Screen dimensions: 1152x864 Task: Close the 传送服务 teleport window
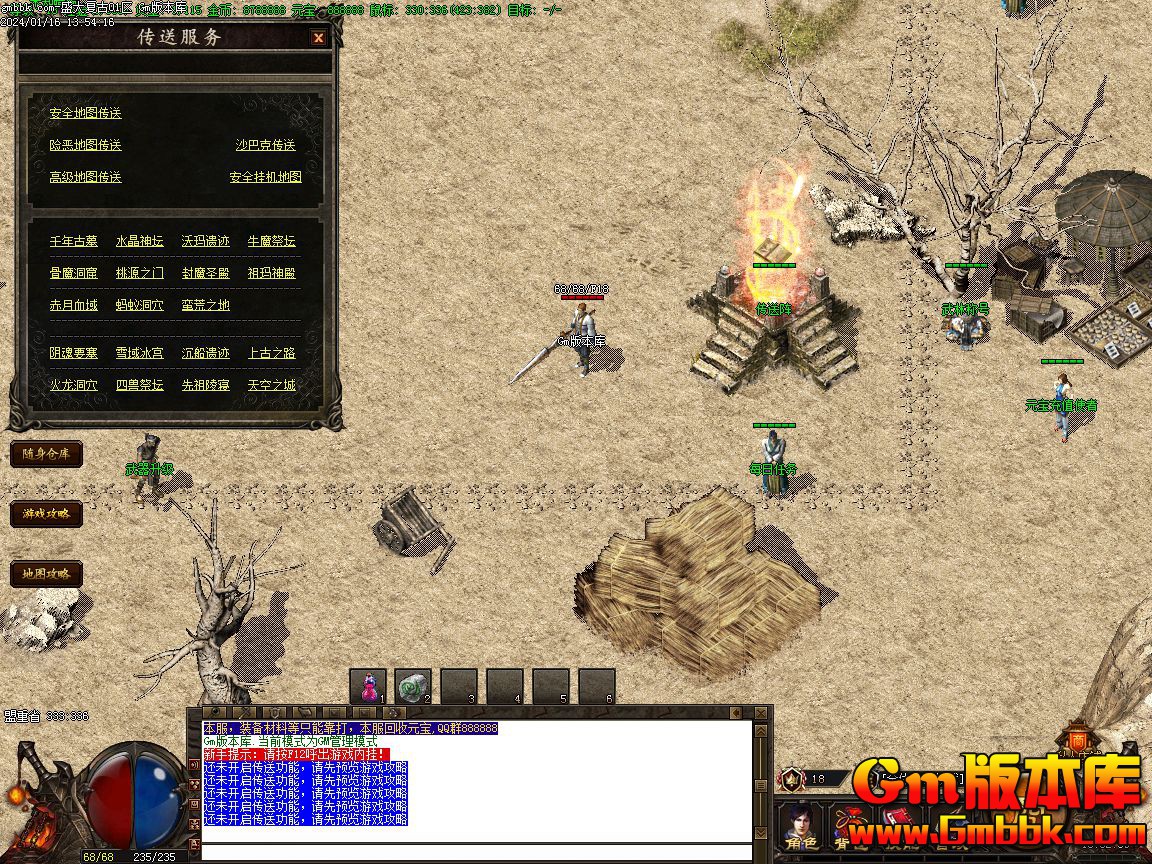[318, 38]
